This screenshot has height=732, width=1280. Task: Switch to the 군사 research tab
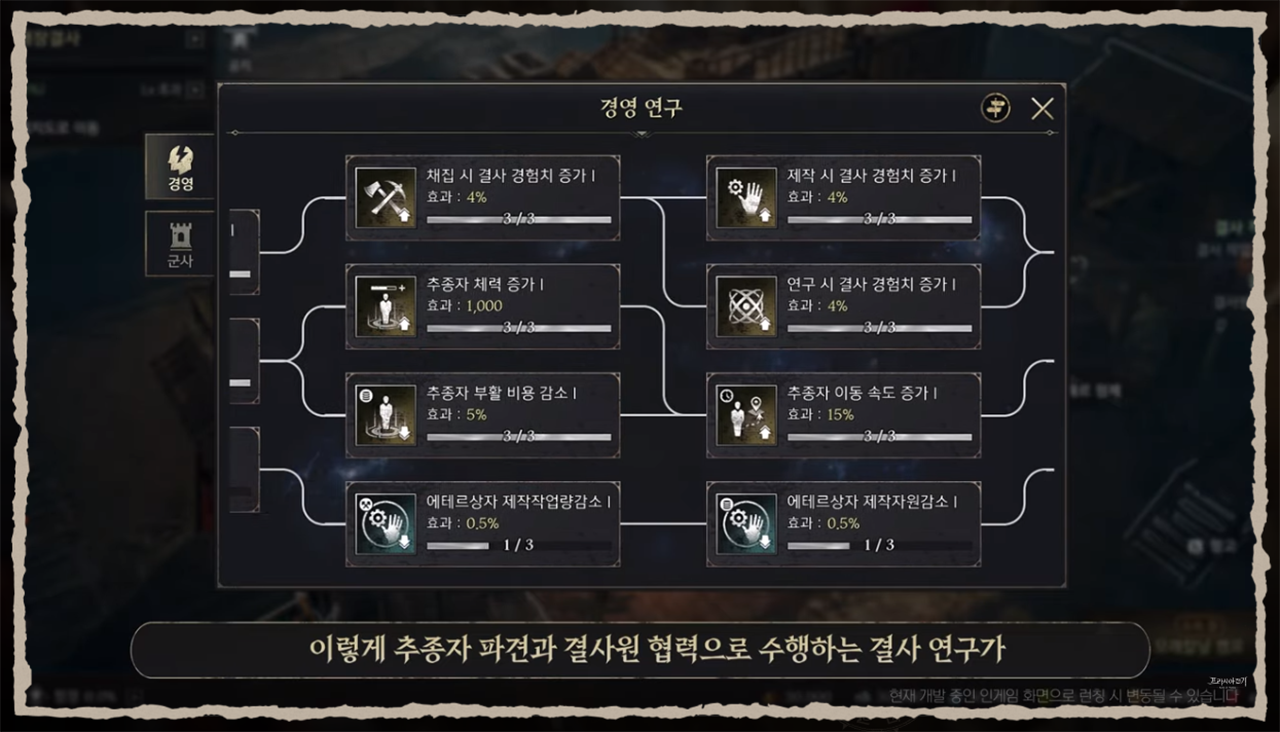tap(179, 243)
